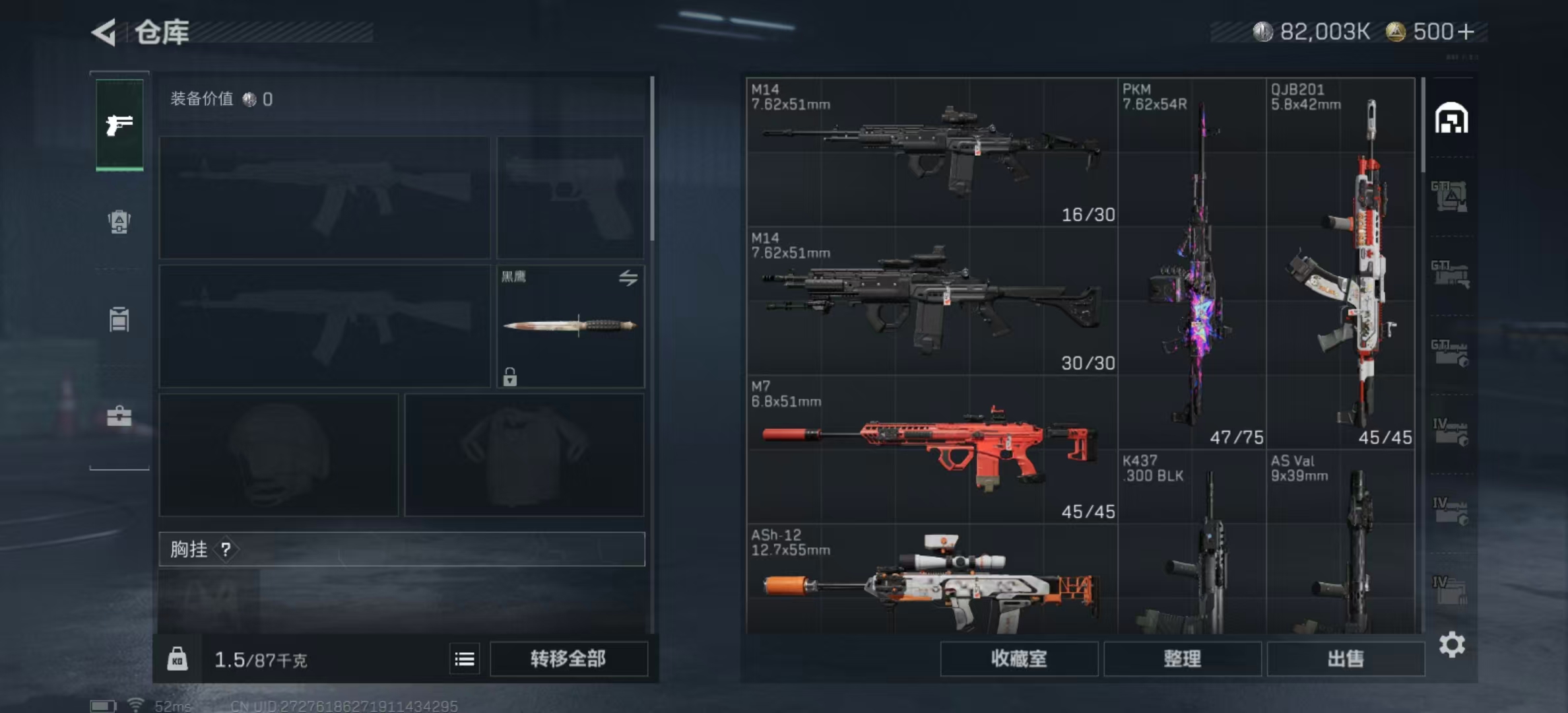Image resolution: width=1568 pixels, height=713 pixels.
Task: Select the M14 with 16/30 ammo
Action: (931, 152)
